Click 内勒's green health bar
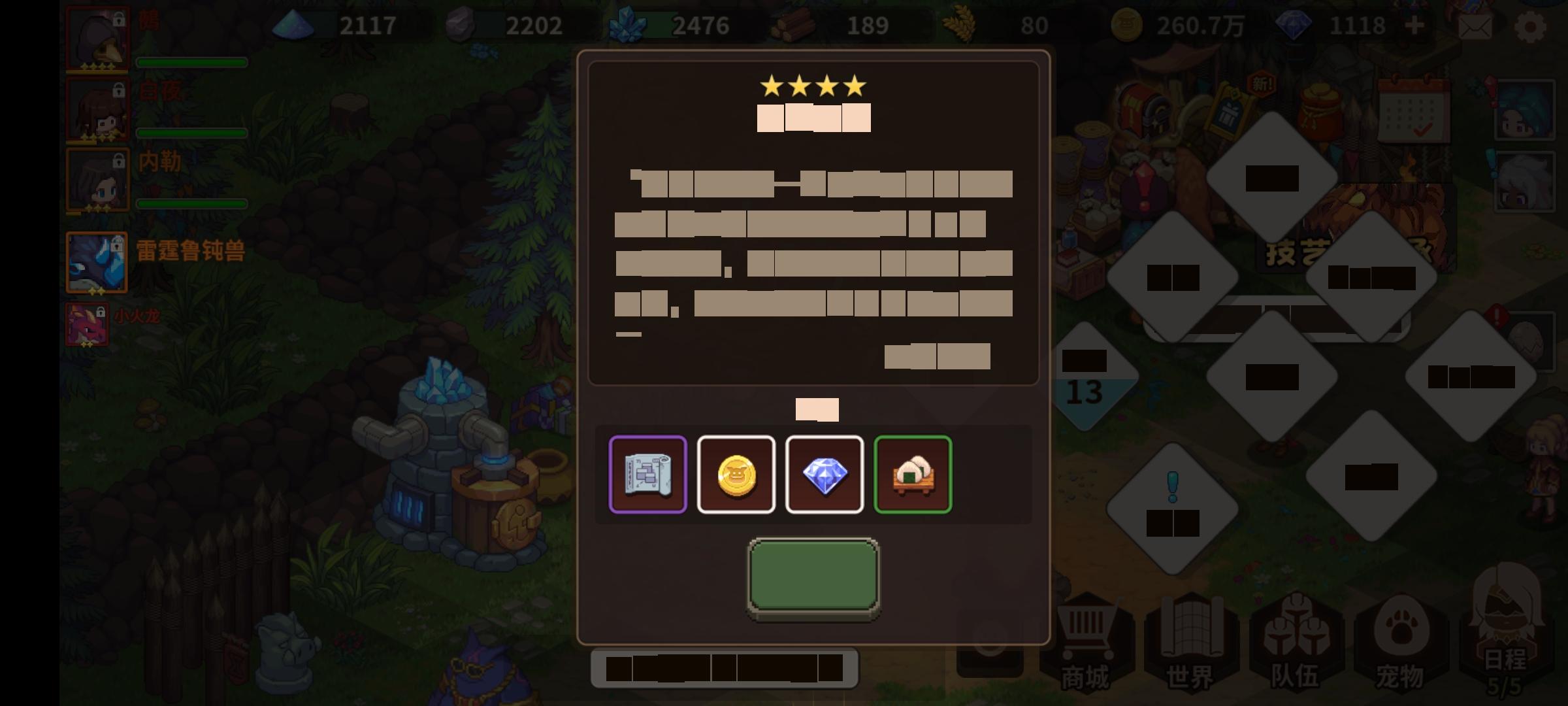Image resolution: width=1568 pixels, height=706 pixels. click(193, 203)
